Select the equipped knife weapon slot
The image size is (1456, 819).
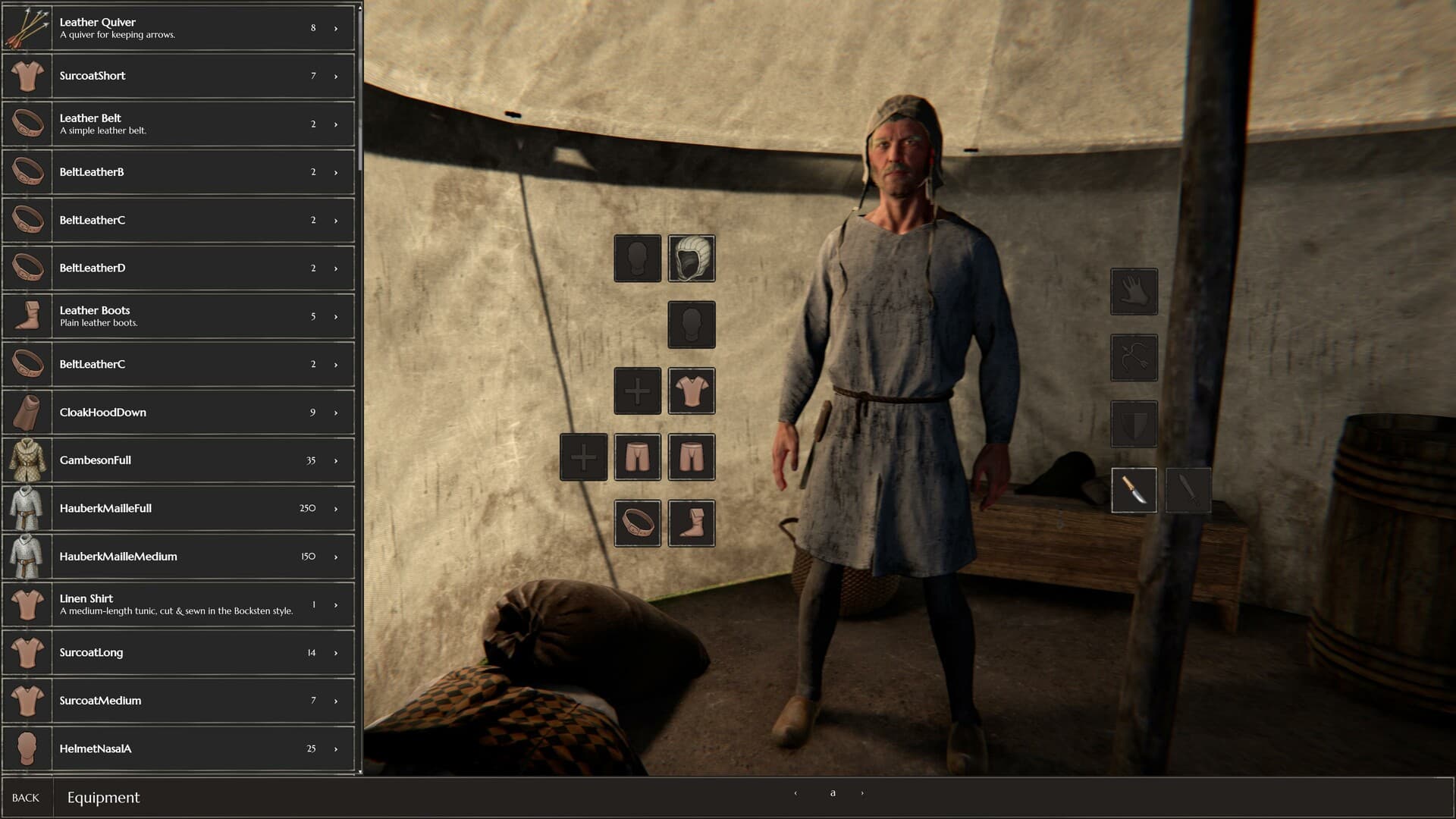[x=1134, y=490]
